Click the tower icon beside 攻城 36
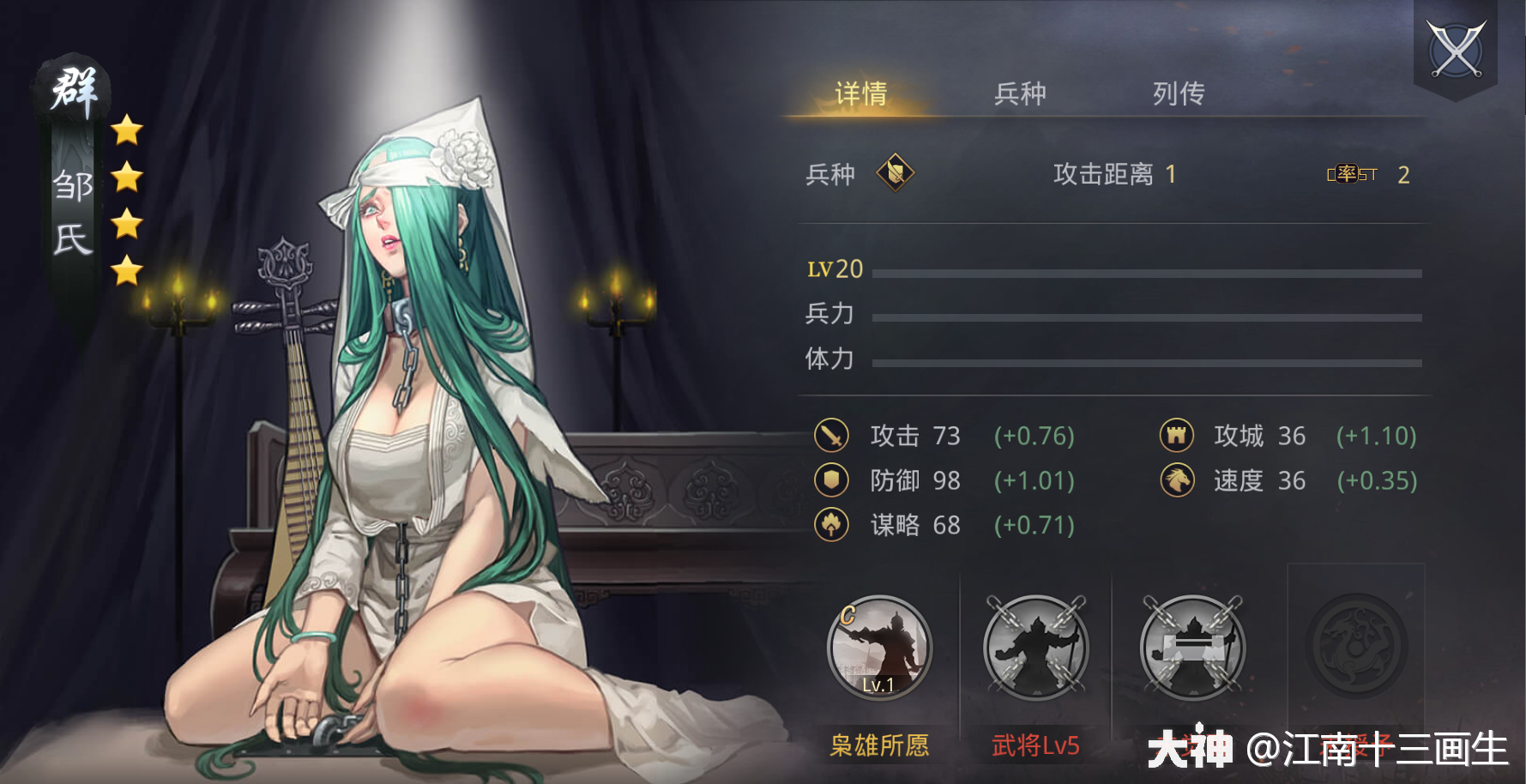This screenshot has width=1526, height=784. (x=1178, y=436)
